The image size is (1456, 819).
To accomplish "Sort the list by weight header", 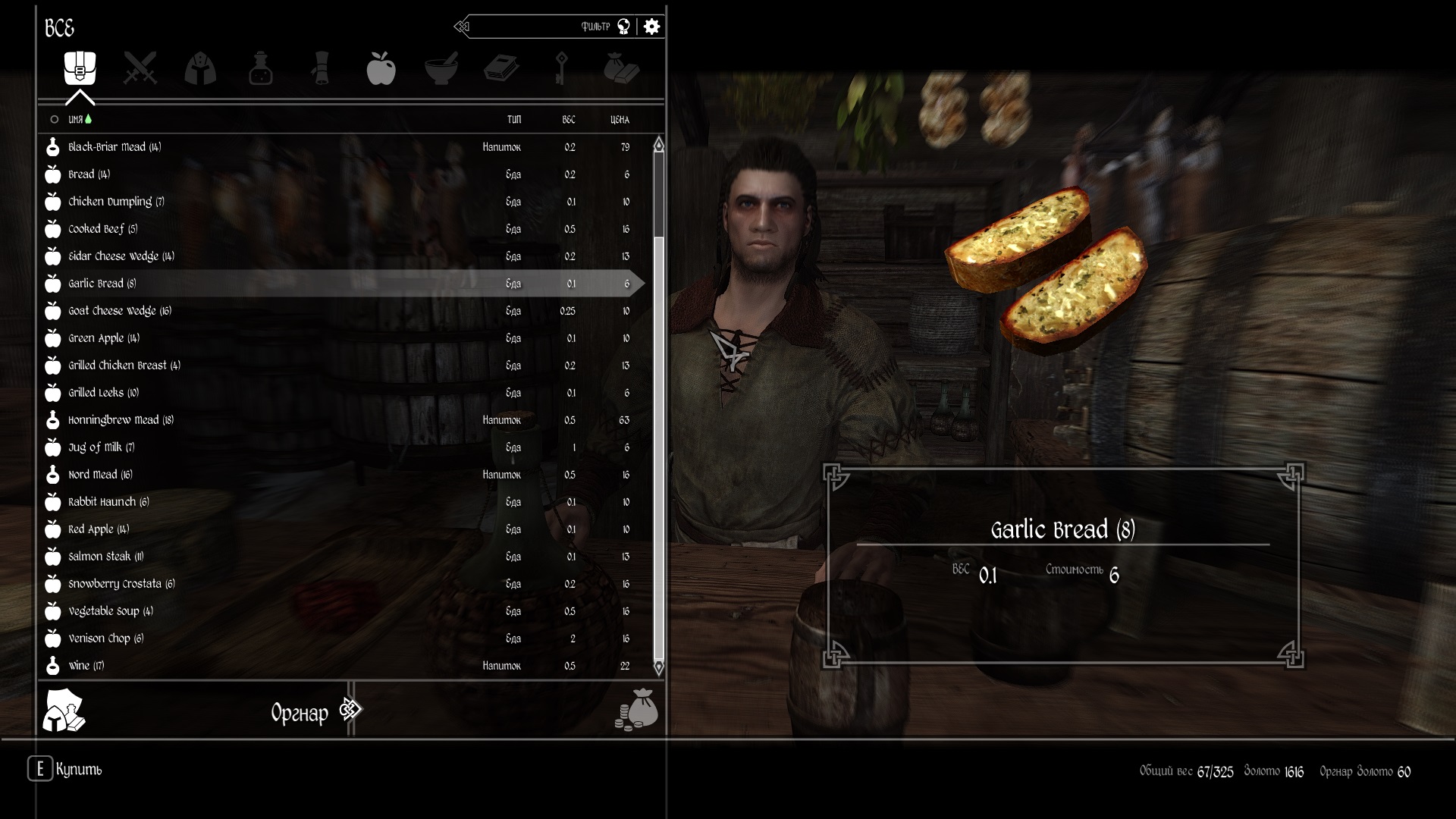I will click(x=569, y=120).
